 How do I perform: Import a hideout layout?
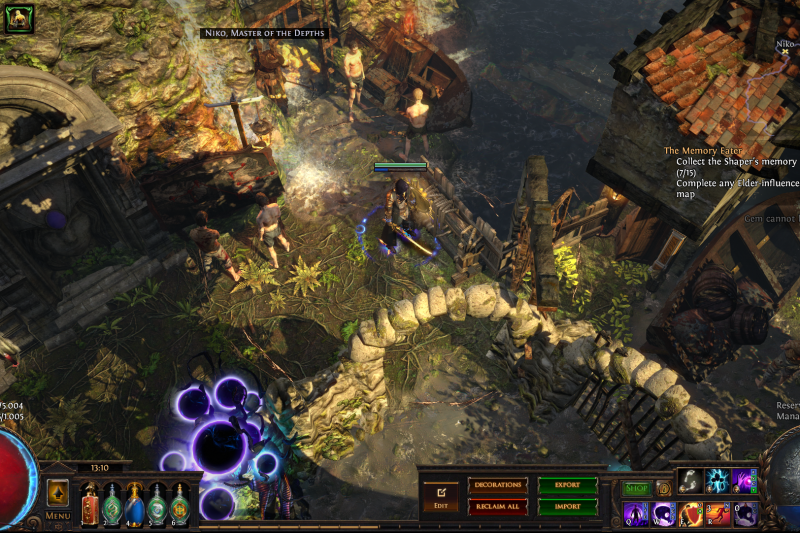(567, 507)
